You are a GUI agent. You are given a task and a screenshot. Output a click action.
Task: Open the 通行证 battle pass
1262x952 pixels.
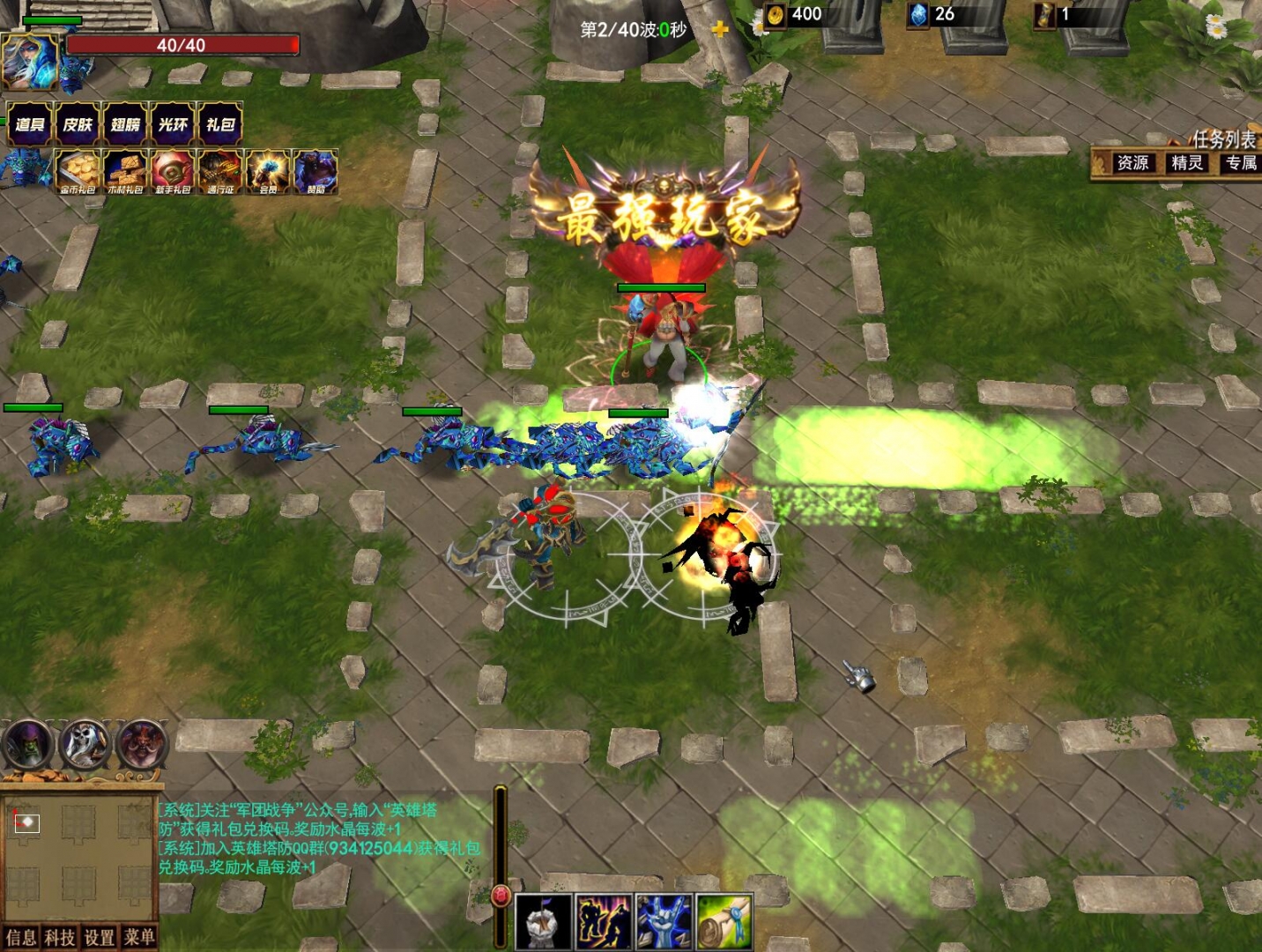click(x=219, y=169)
